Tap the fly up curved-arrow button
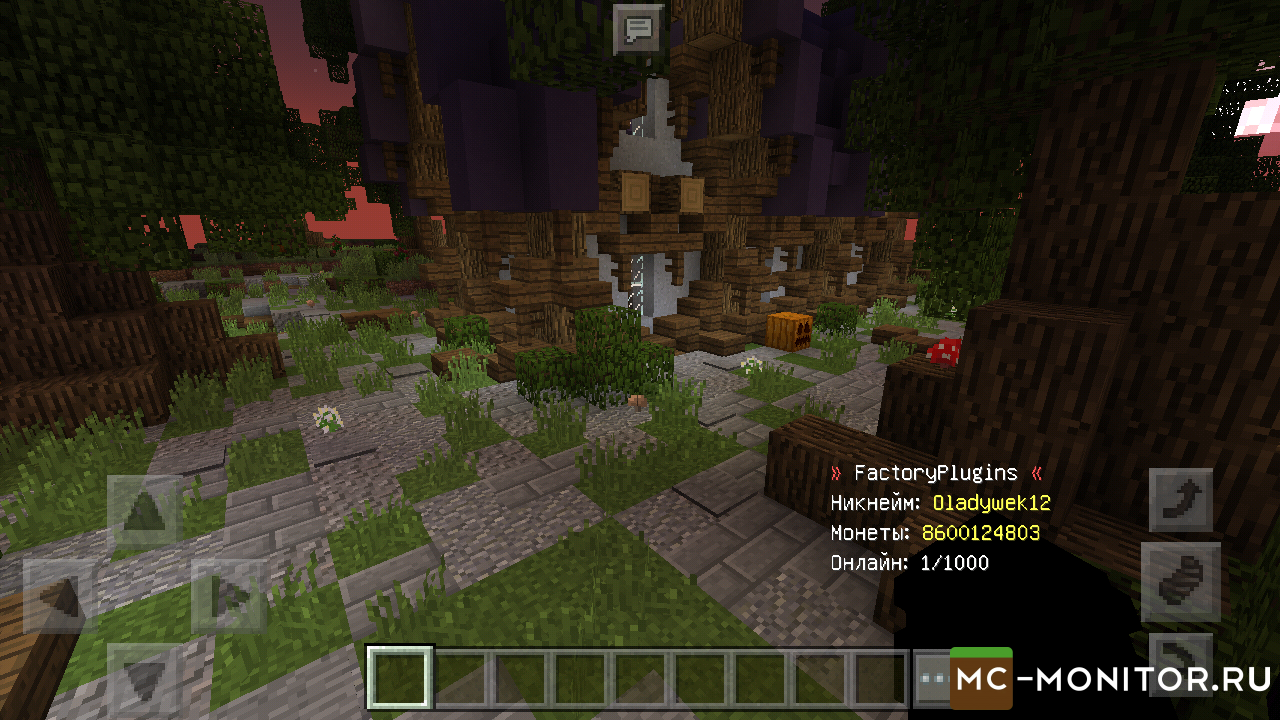 pyautogui.click(x=1181, y=499)
